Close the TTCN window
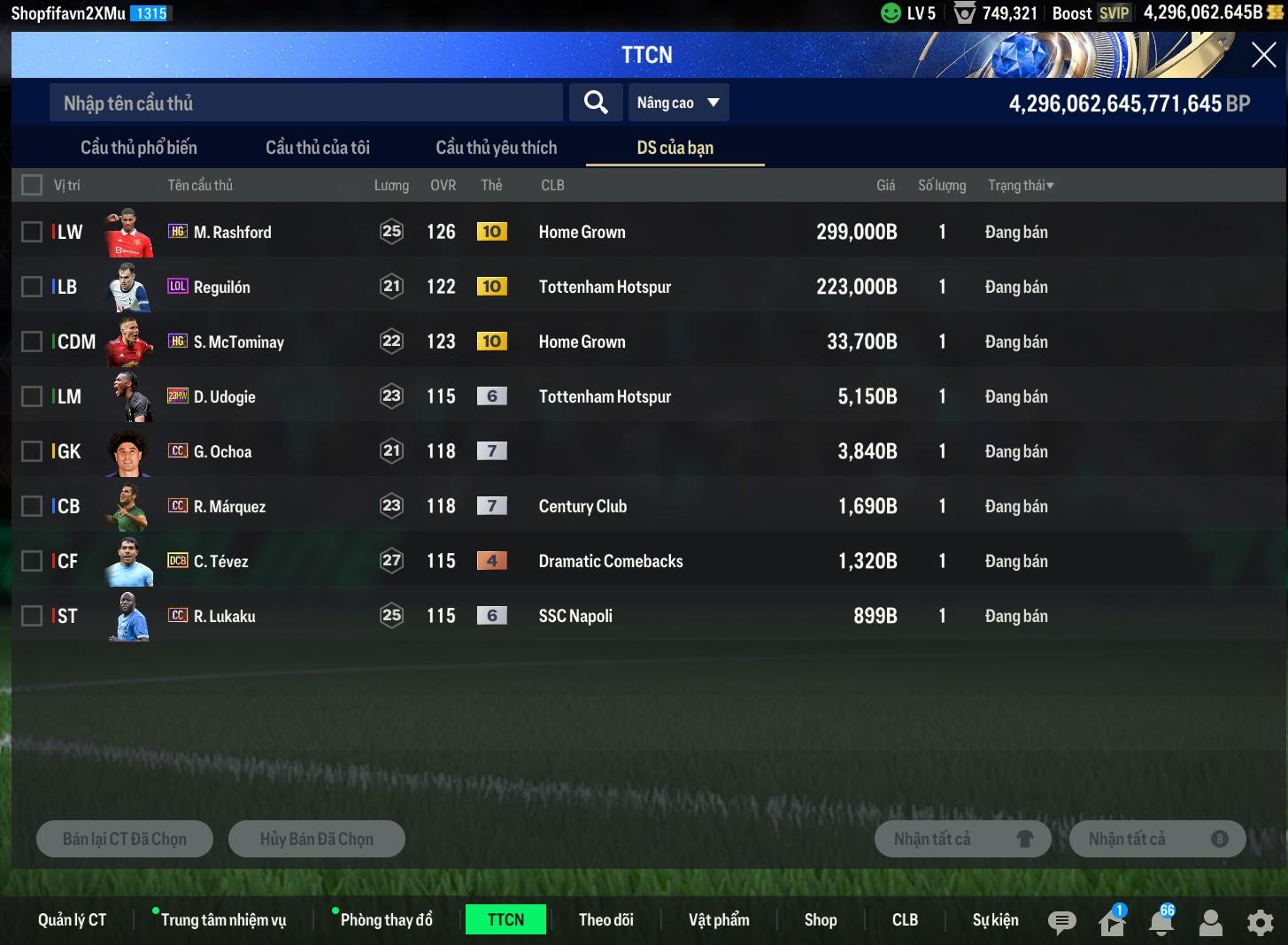 click(1263, 55)
